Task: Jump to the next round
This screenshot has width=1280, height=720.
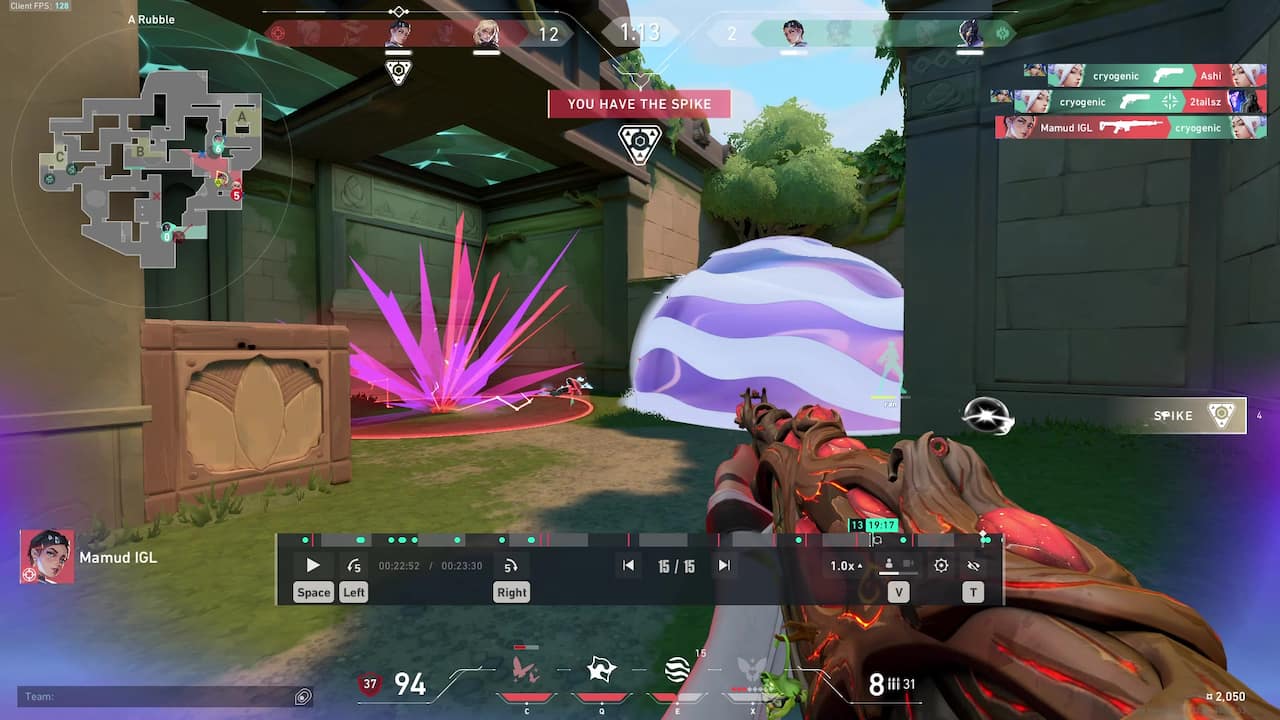Action: (724, 566)
